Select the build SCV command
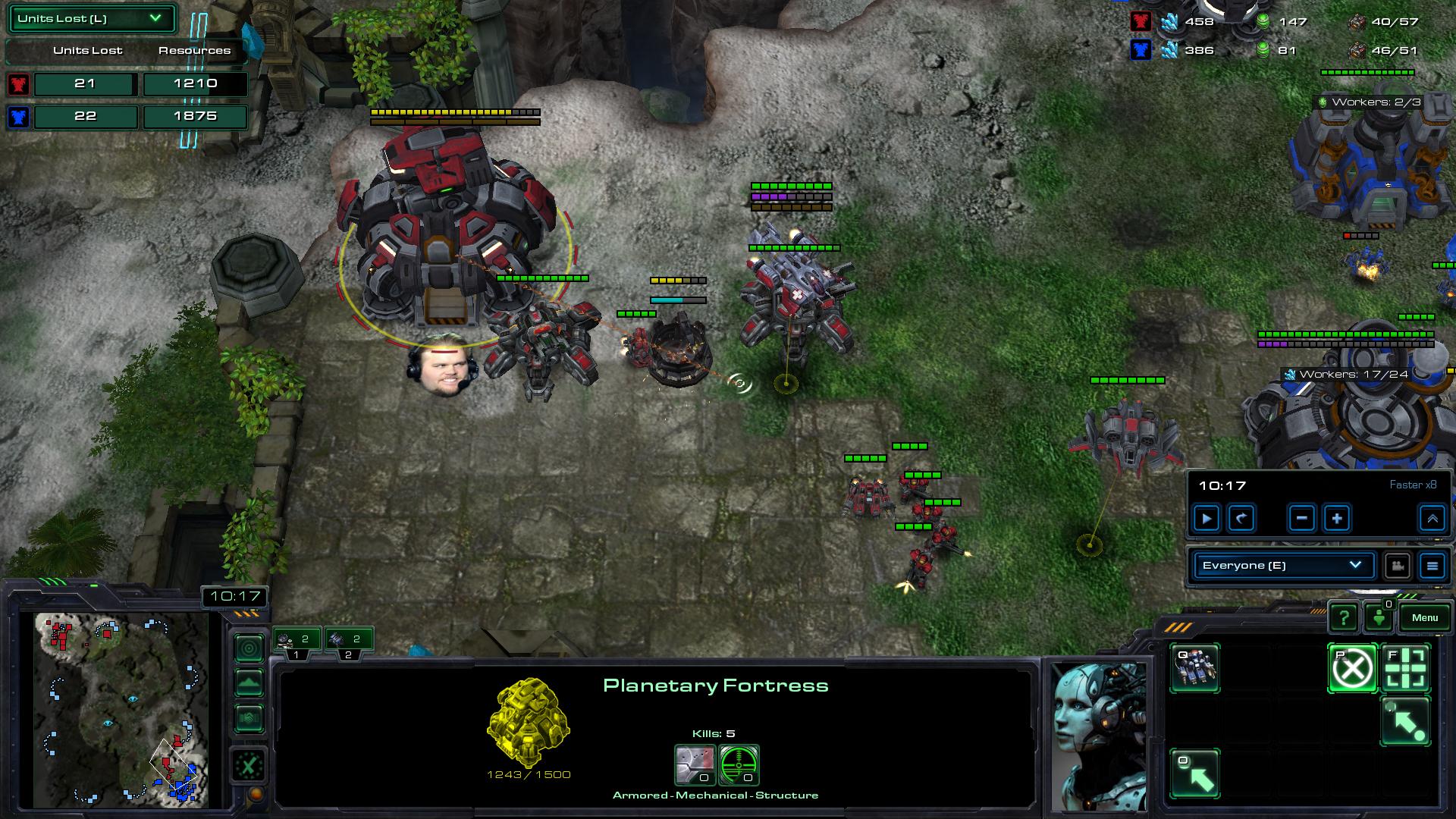The width and height of the screenshot is (1456, 819). [1194, 667]
